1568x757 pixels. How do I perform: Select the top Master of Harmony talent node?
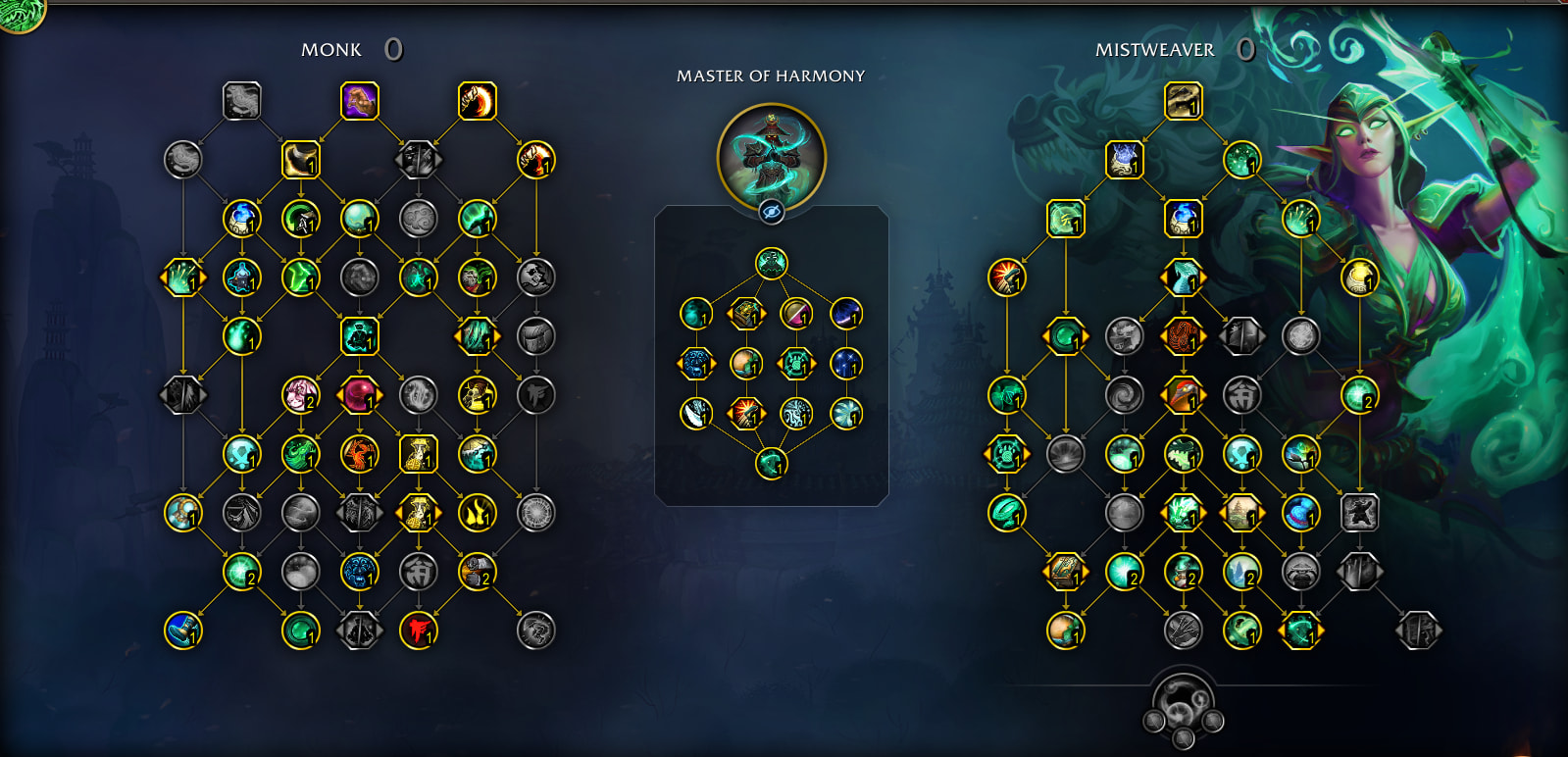[x=772, y=263]
